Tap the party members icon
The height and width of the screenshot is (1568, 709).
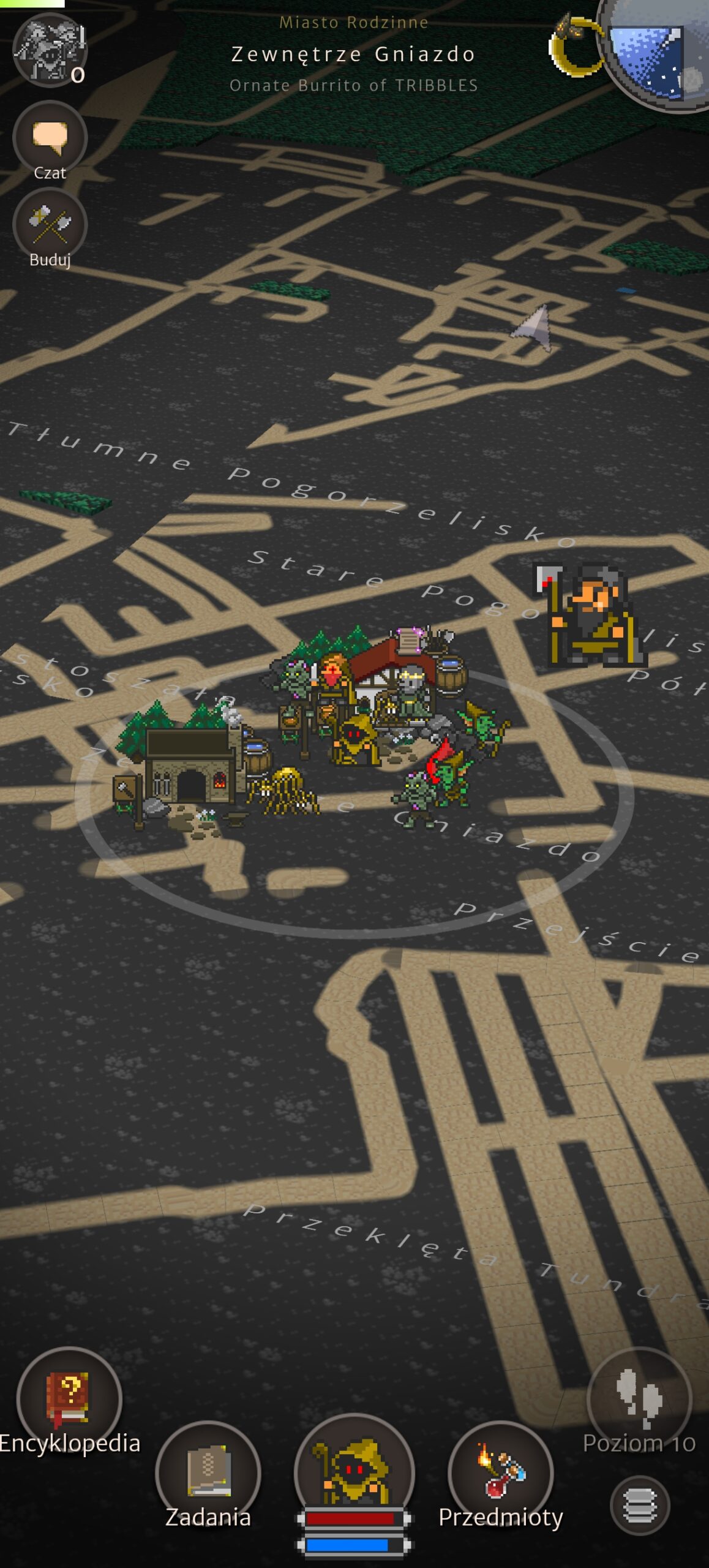click(50, 50)
